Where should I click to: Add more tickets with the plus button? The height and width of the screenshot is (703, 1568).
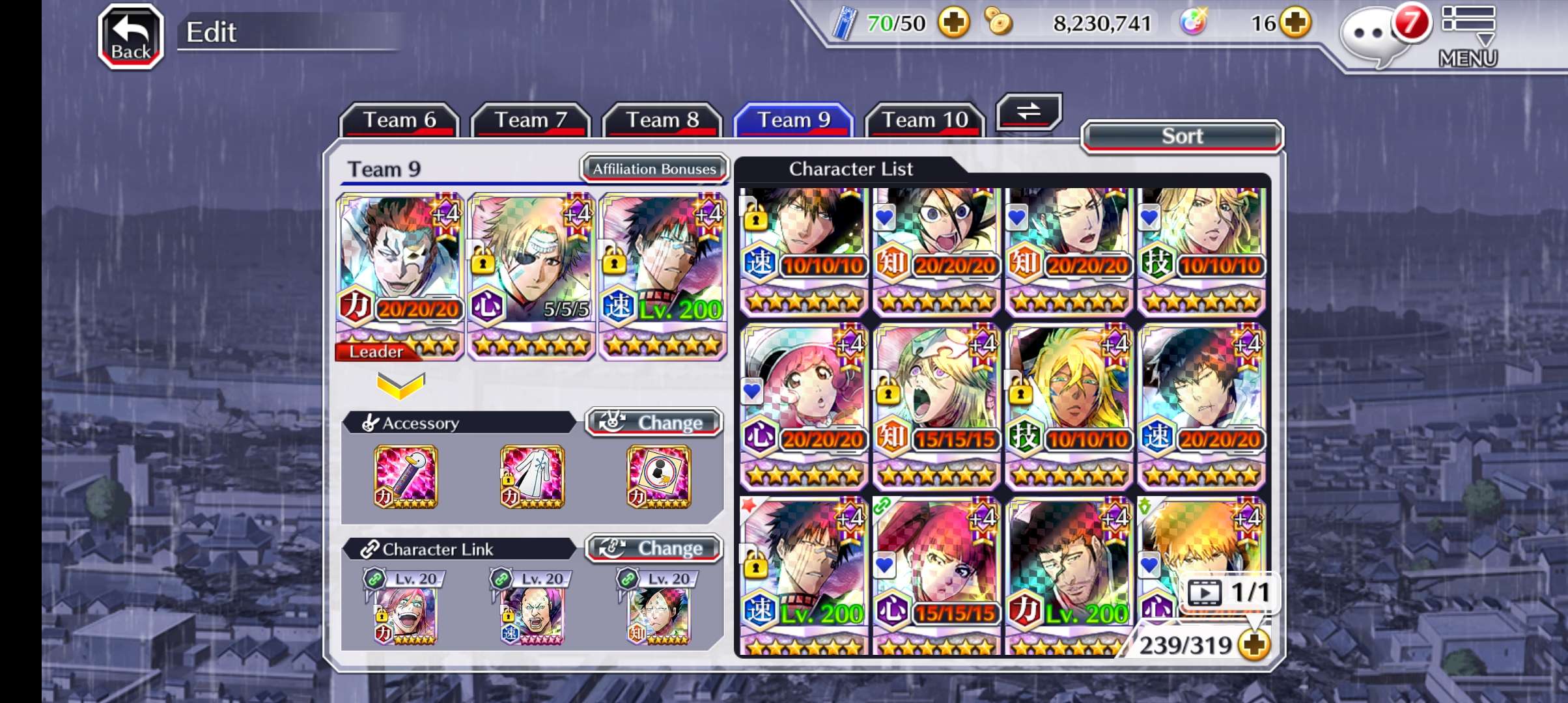click(x=954, y=23)
